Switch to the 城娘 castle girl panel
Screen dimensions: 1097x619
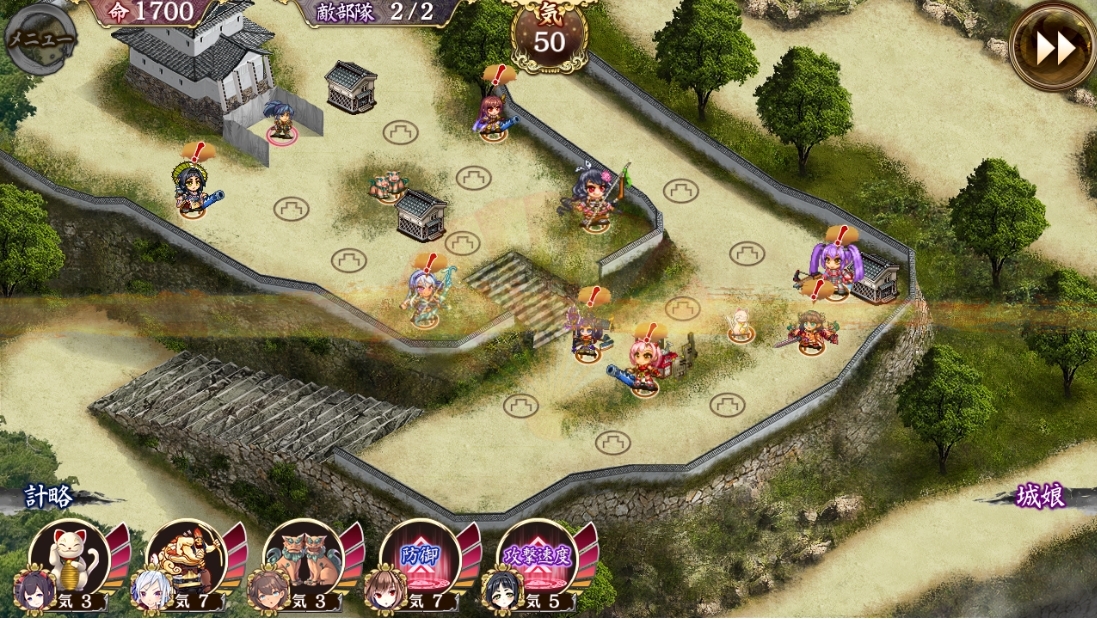tap(1040, 496)
